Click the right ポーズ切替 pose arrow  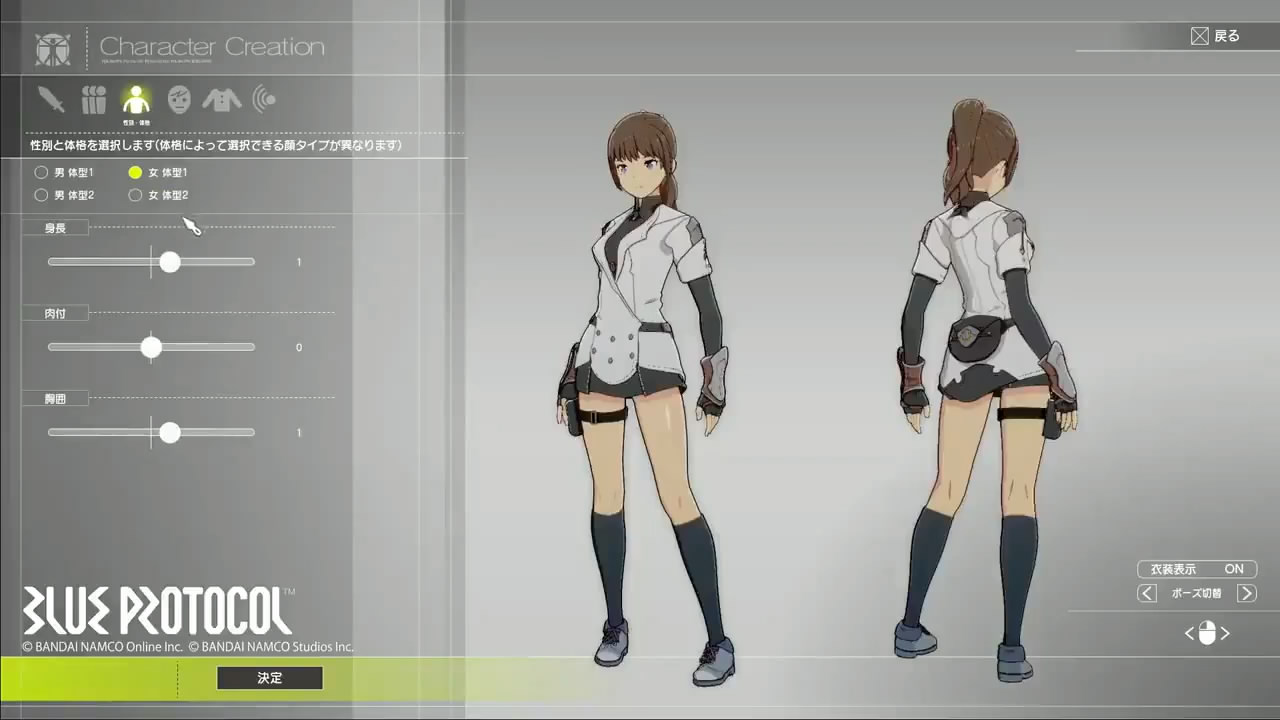tap(1247, 593)
